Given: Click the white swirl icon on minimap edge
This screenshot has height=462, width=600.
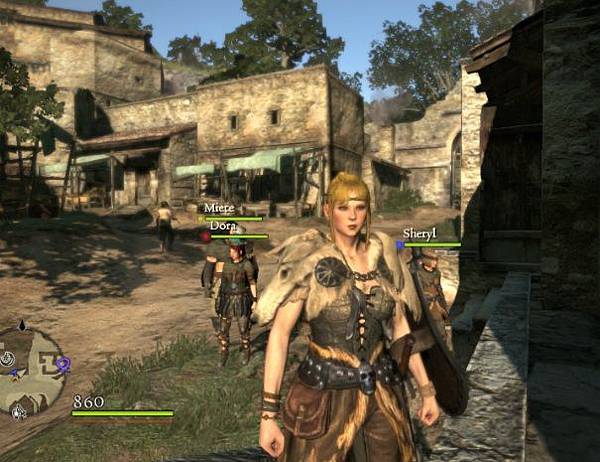Looking at the screenshot, I should click(8, 357).
